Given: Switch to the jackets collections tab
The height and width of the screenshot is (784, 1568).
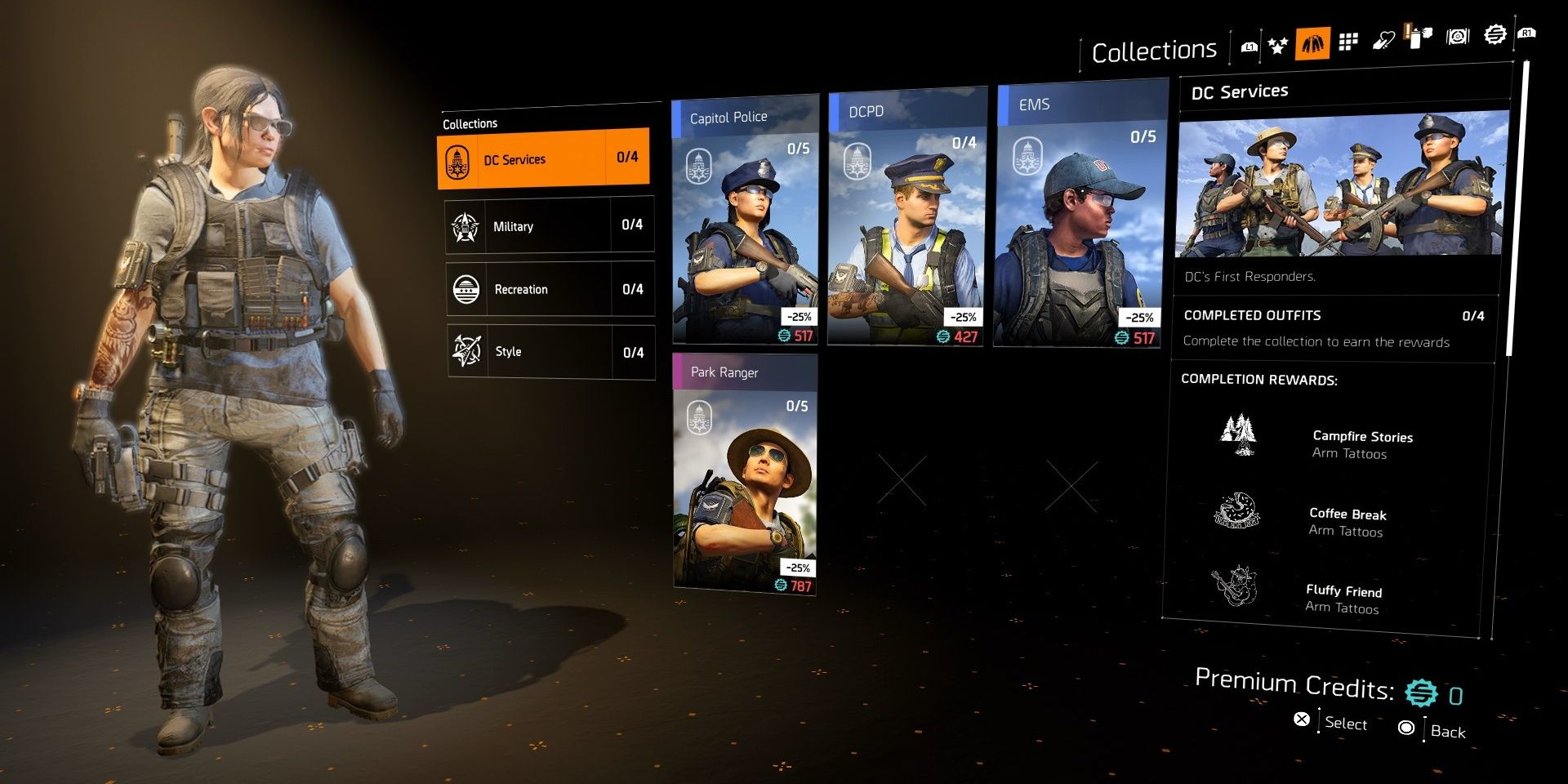Looking at the screenshot, I should point(1312,43).
